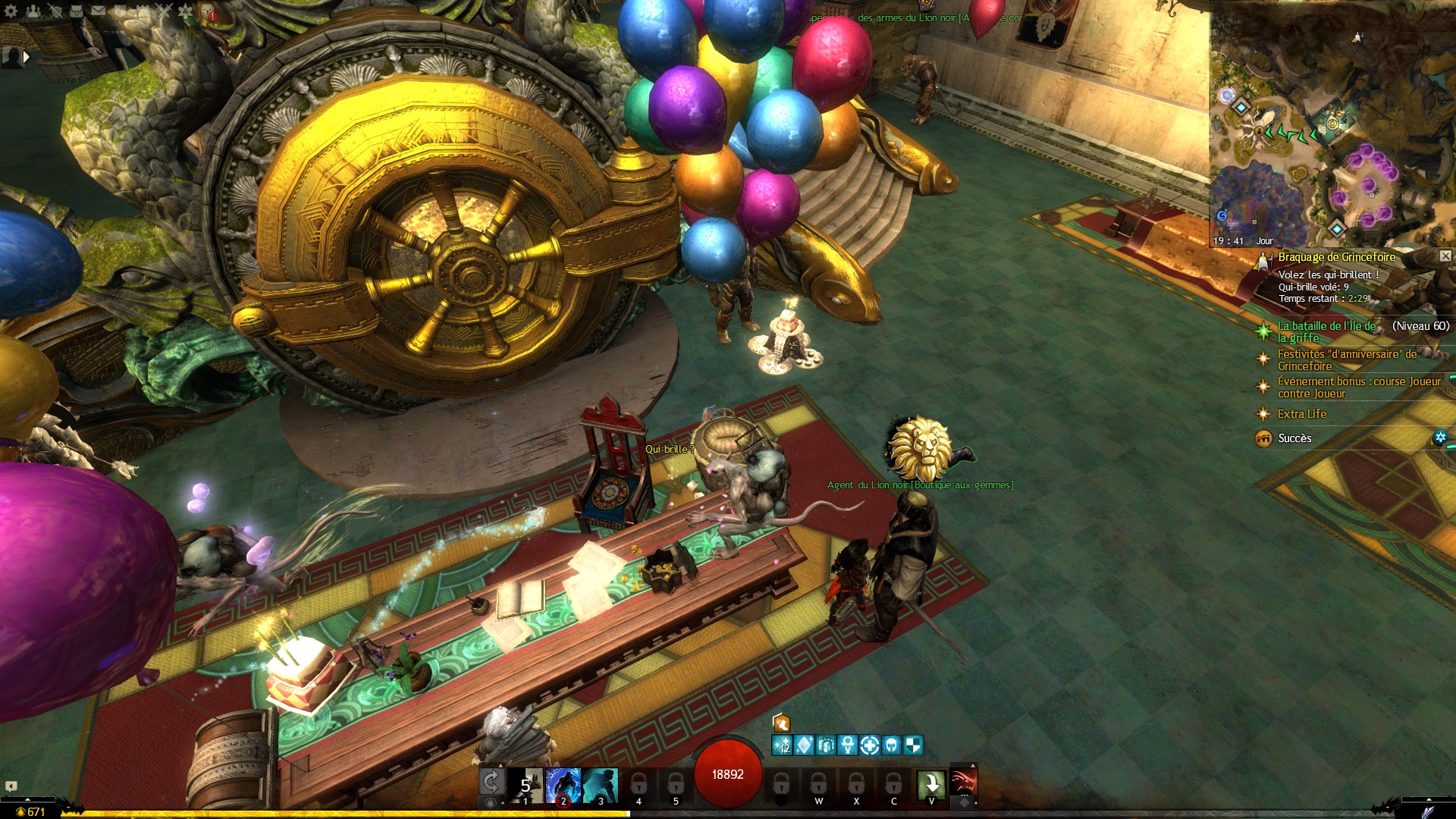1456x819 pixels.
Task: Open the hero panel sword-and-shield icon
Action: [x=55, y=11]
